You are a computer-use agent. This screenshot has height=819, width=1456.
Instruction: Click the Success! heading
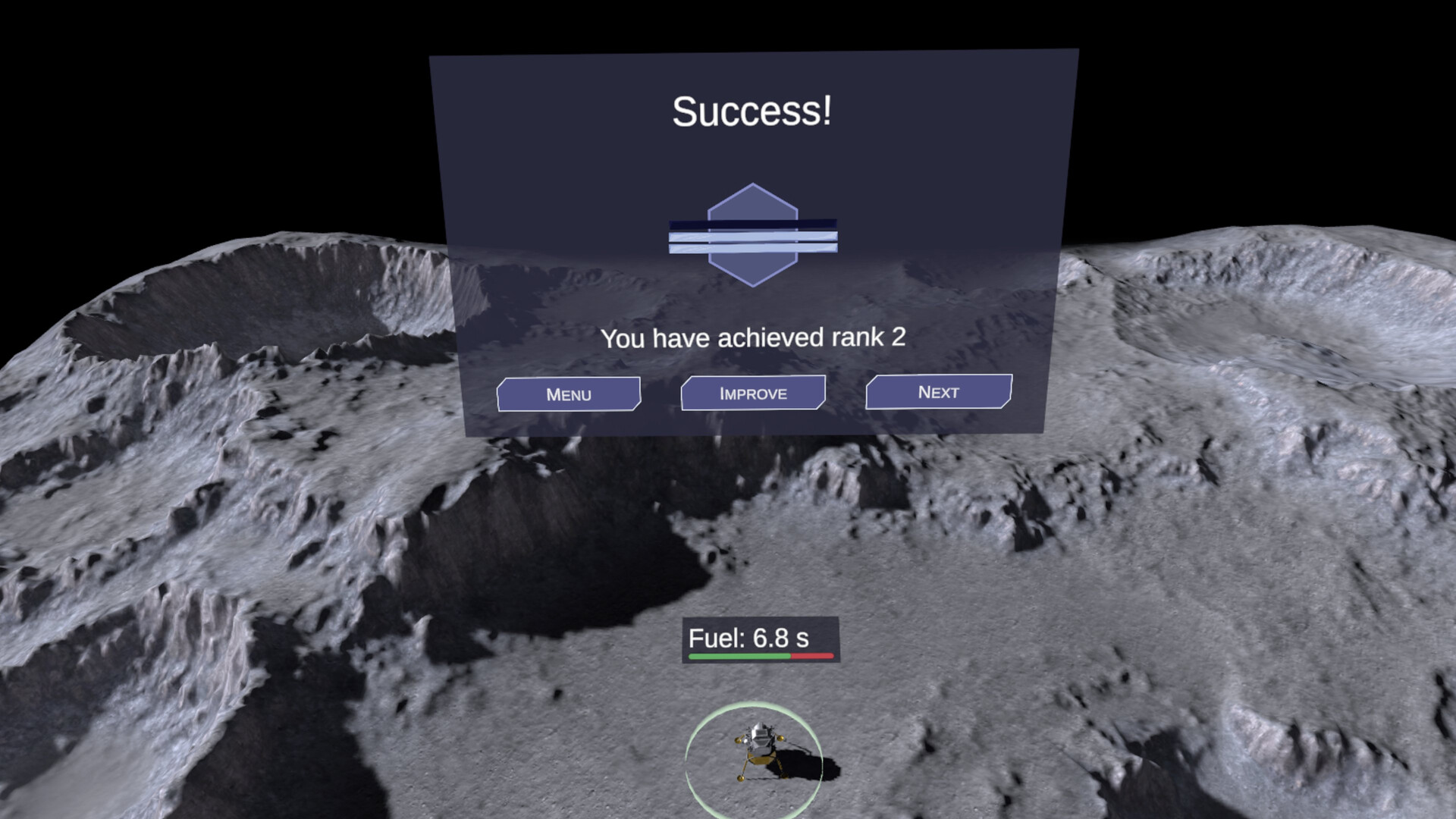coord(752,109)
